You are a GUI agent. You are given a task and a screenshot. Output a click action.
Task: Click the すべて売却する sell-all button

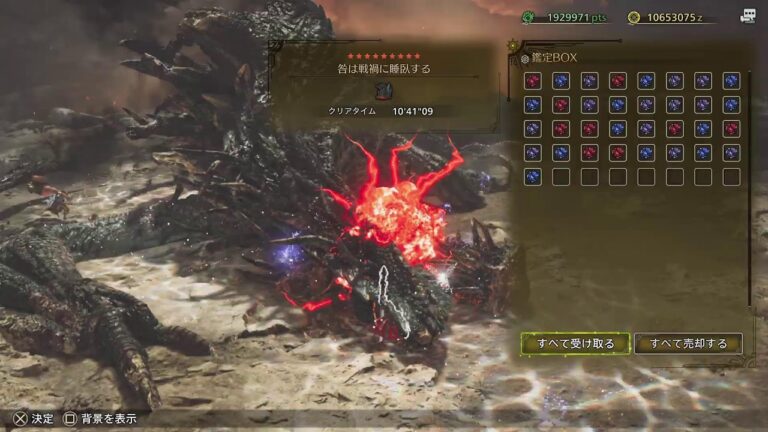point(688,344)
